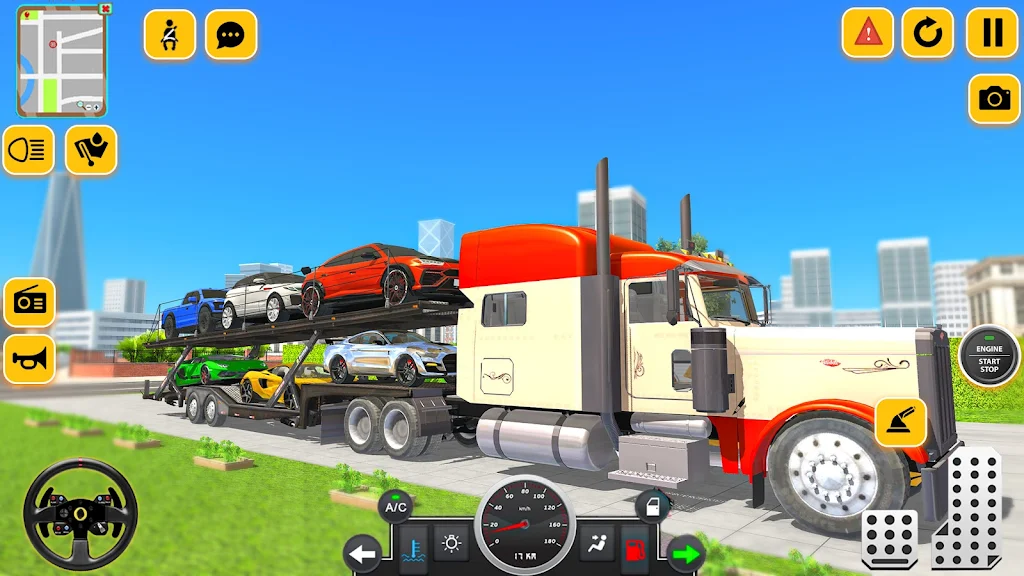Toggle the A/C button
Image resolution: width=1024 pixels, height=576 pixels.
[x=396, y=506]
